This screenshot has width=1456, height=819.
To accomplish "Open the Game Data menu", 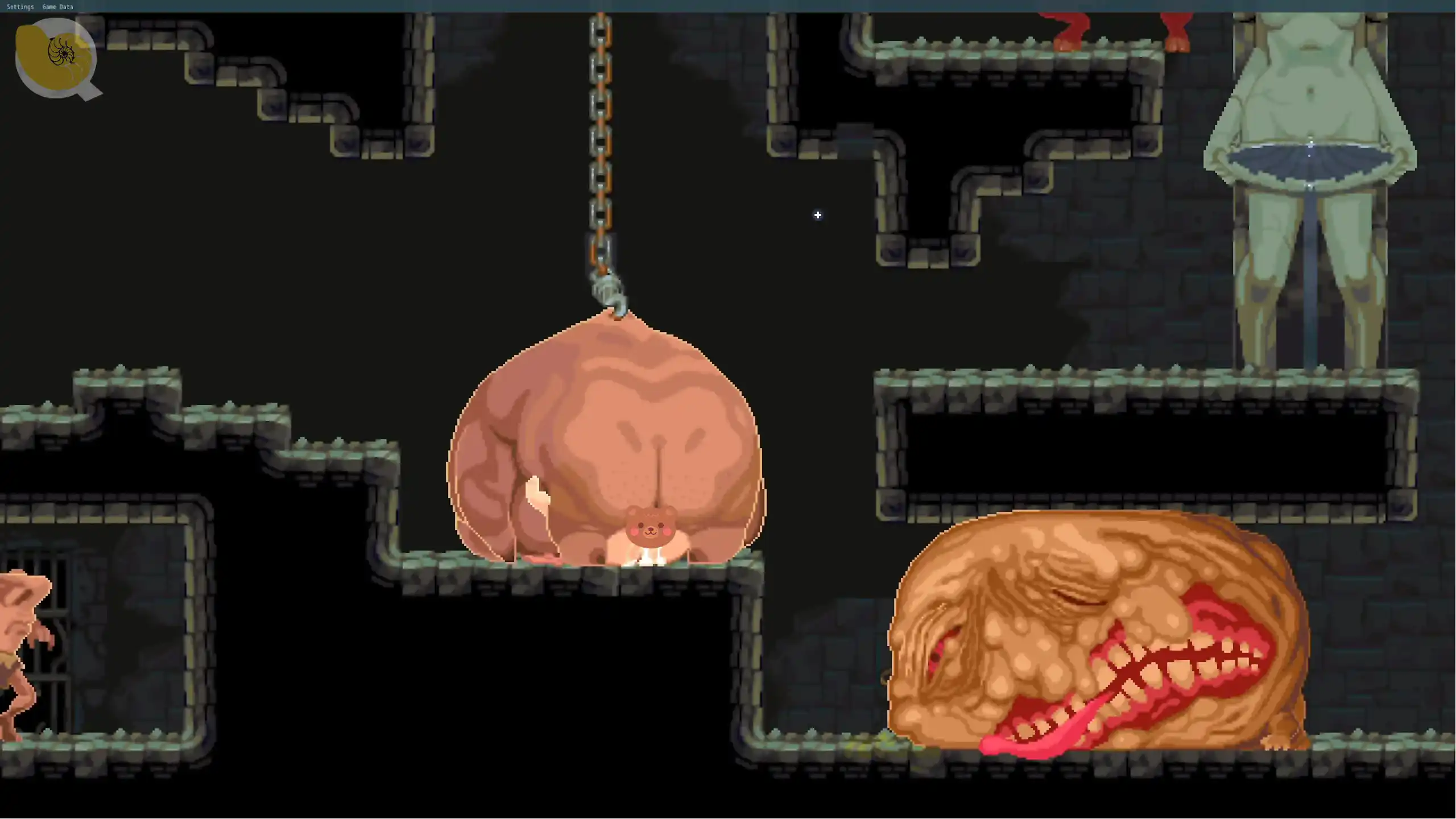I will click(x=57, y=7).
